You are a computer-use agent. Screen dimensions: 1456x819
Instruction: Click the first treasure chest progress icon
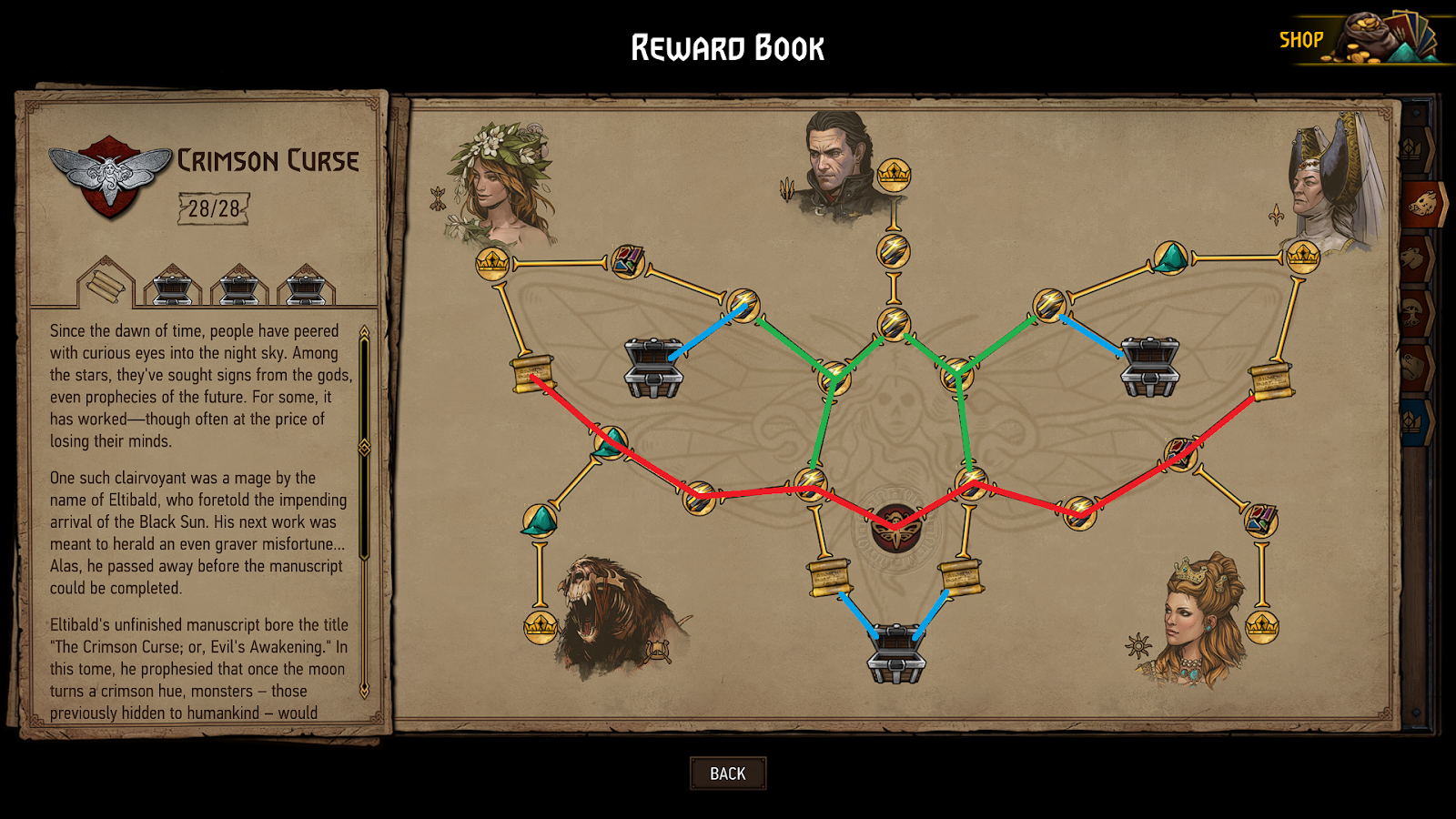[175, 286]
